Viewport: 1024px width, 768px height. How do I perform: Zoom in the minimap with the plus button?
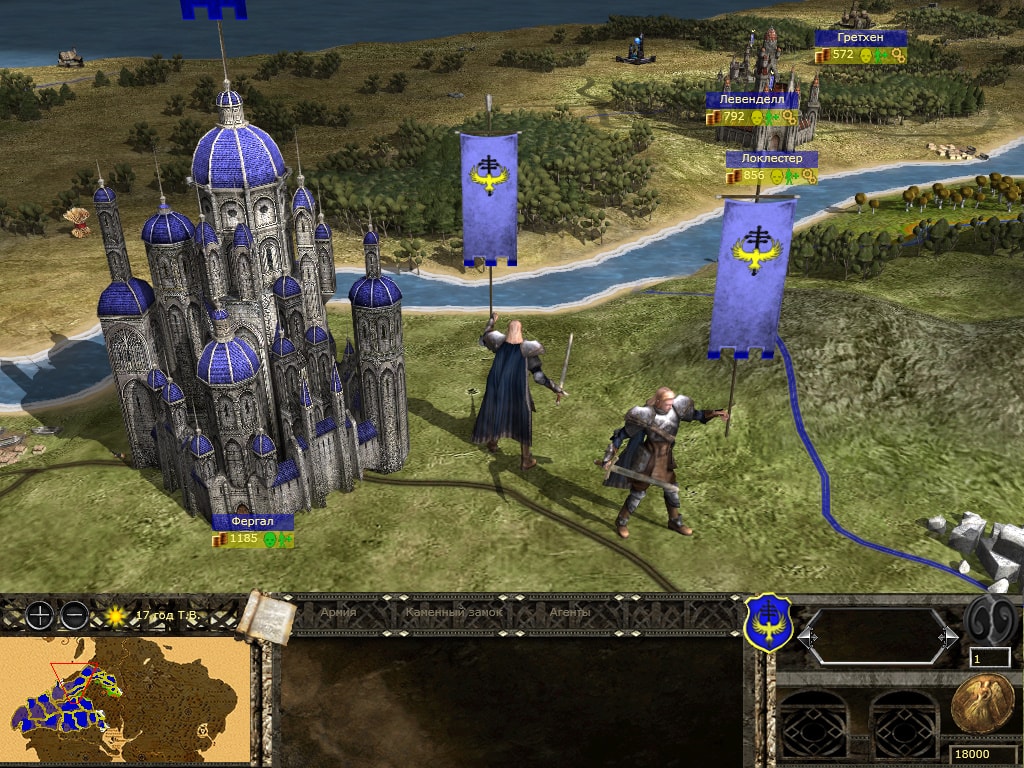click(39, 615)
